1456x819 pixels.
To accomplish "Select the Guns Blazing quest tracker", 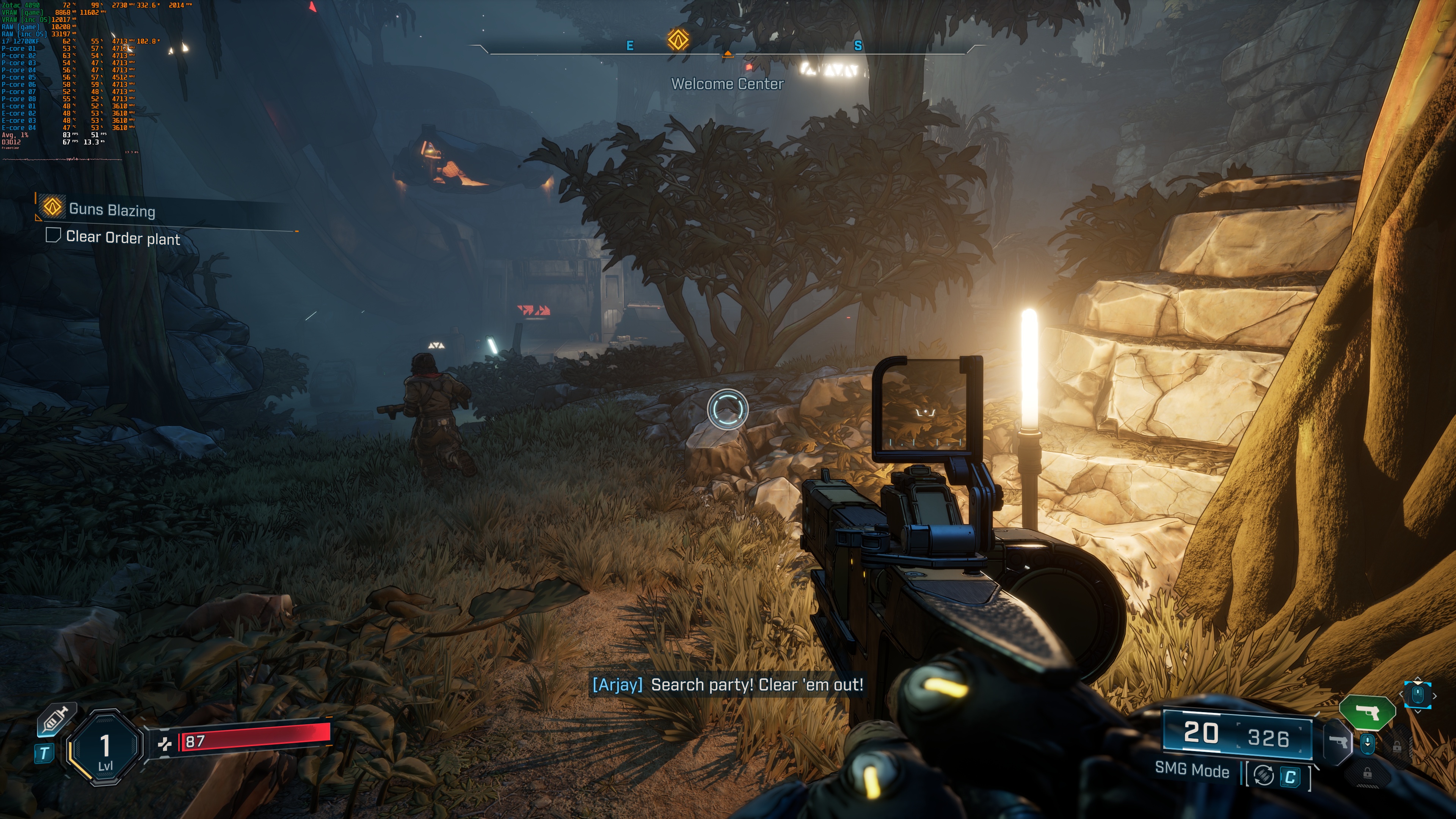I will 112,210.
